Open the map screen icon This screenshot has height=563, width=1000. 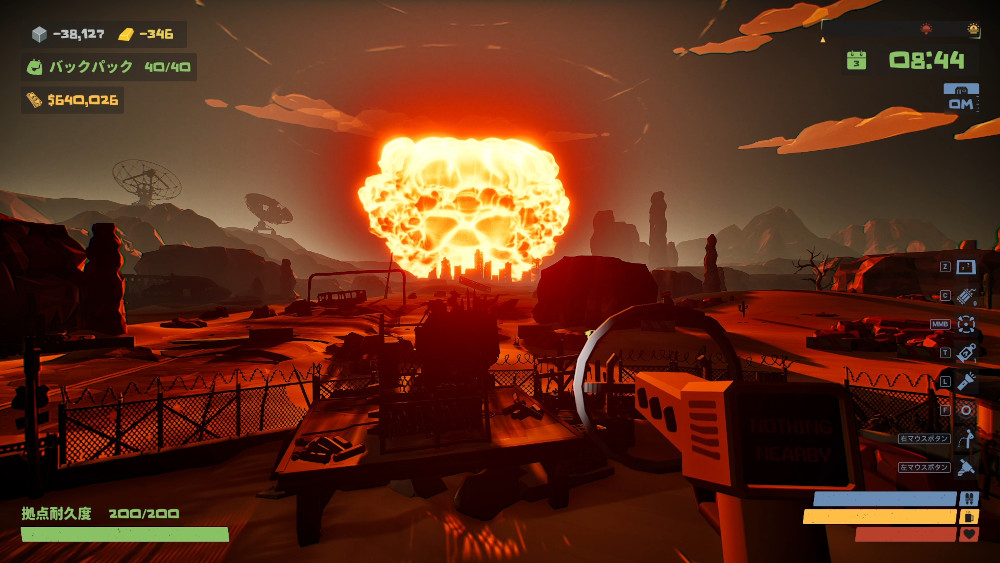tap(966, 267)
